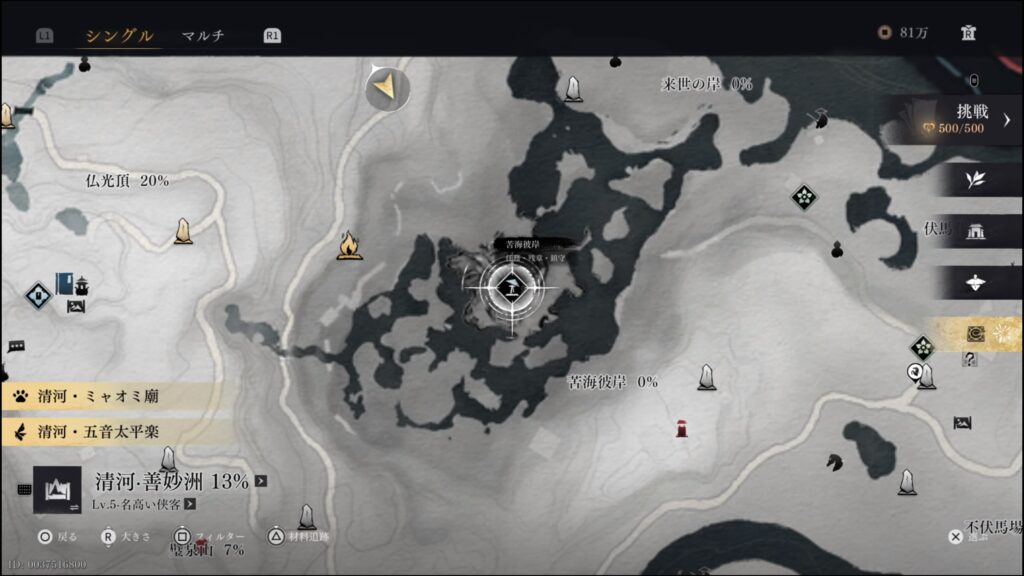Select the stone marker below 苦海彼岸 0%
Screen dimensions: 1024x576
[x=707, y=377]
